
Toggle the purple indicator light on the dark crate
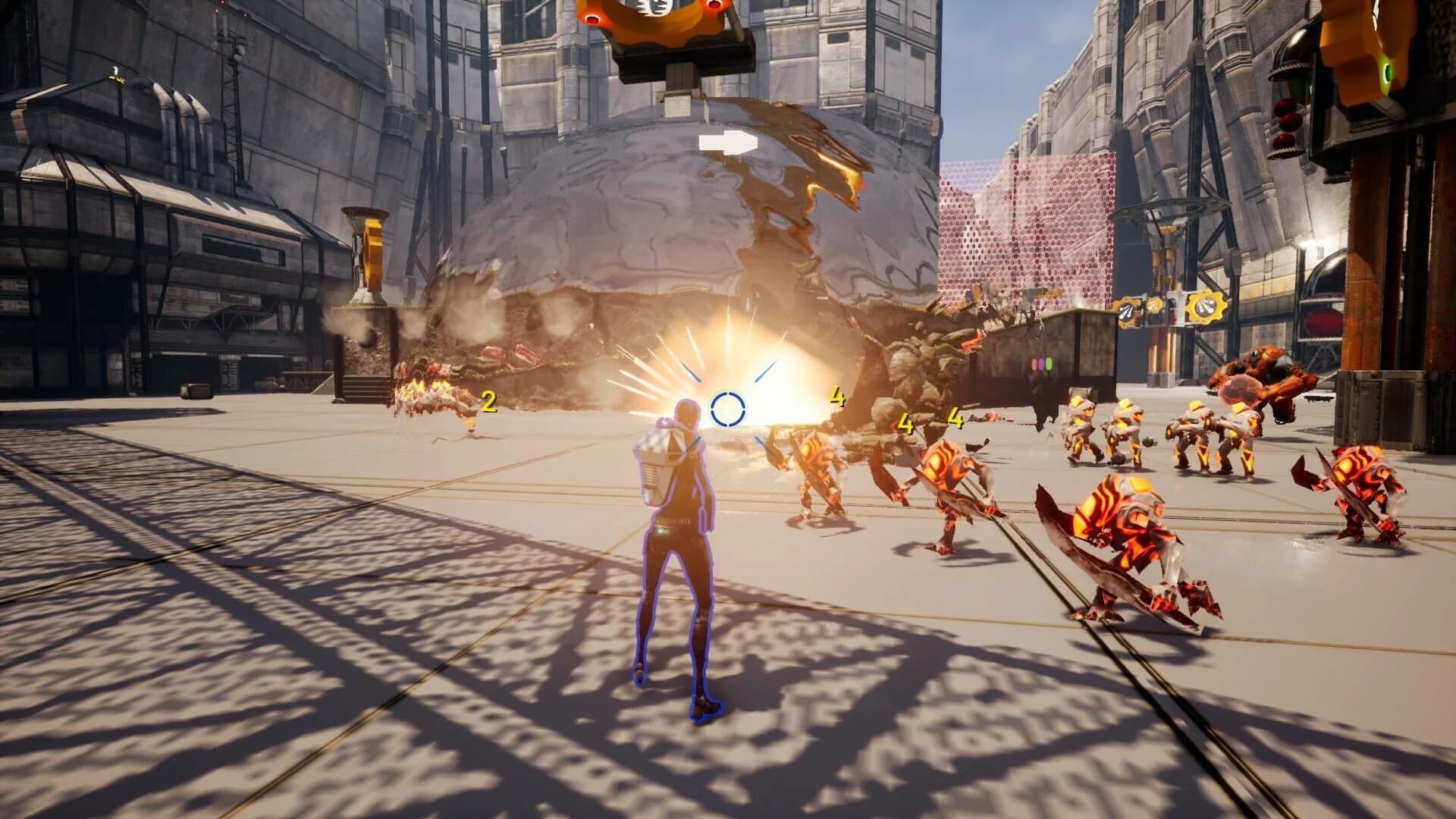point(1041,363)
